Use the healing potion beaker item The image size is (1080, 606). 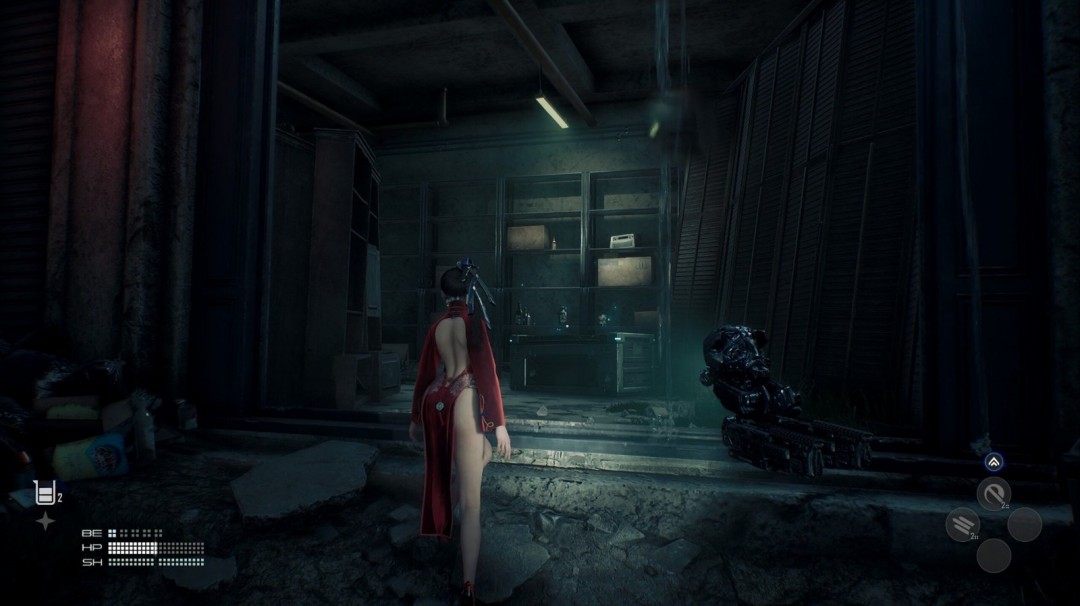pos(44,492)
